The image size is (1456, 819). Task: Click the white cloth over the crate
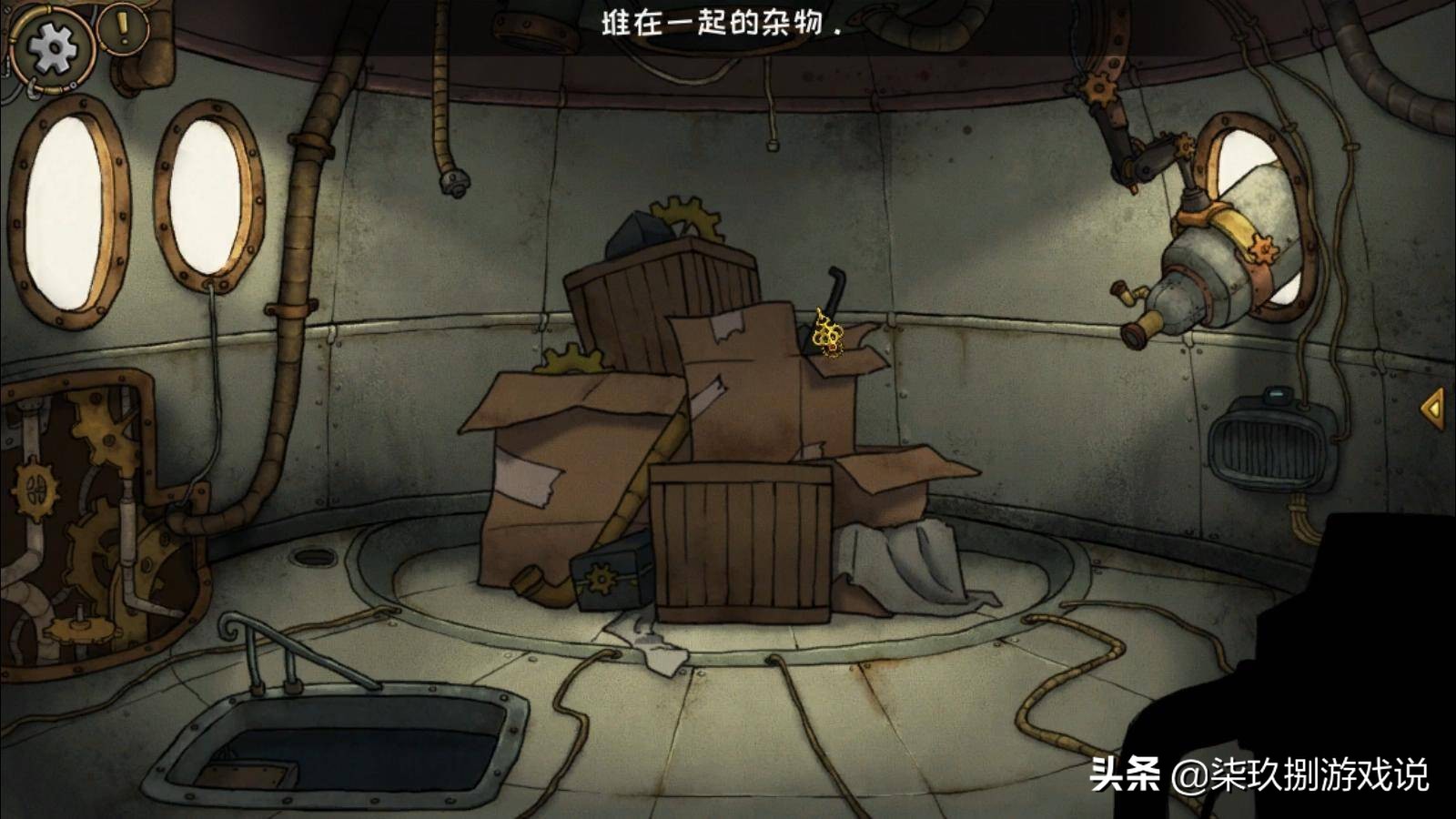click(x=910, y=564)
